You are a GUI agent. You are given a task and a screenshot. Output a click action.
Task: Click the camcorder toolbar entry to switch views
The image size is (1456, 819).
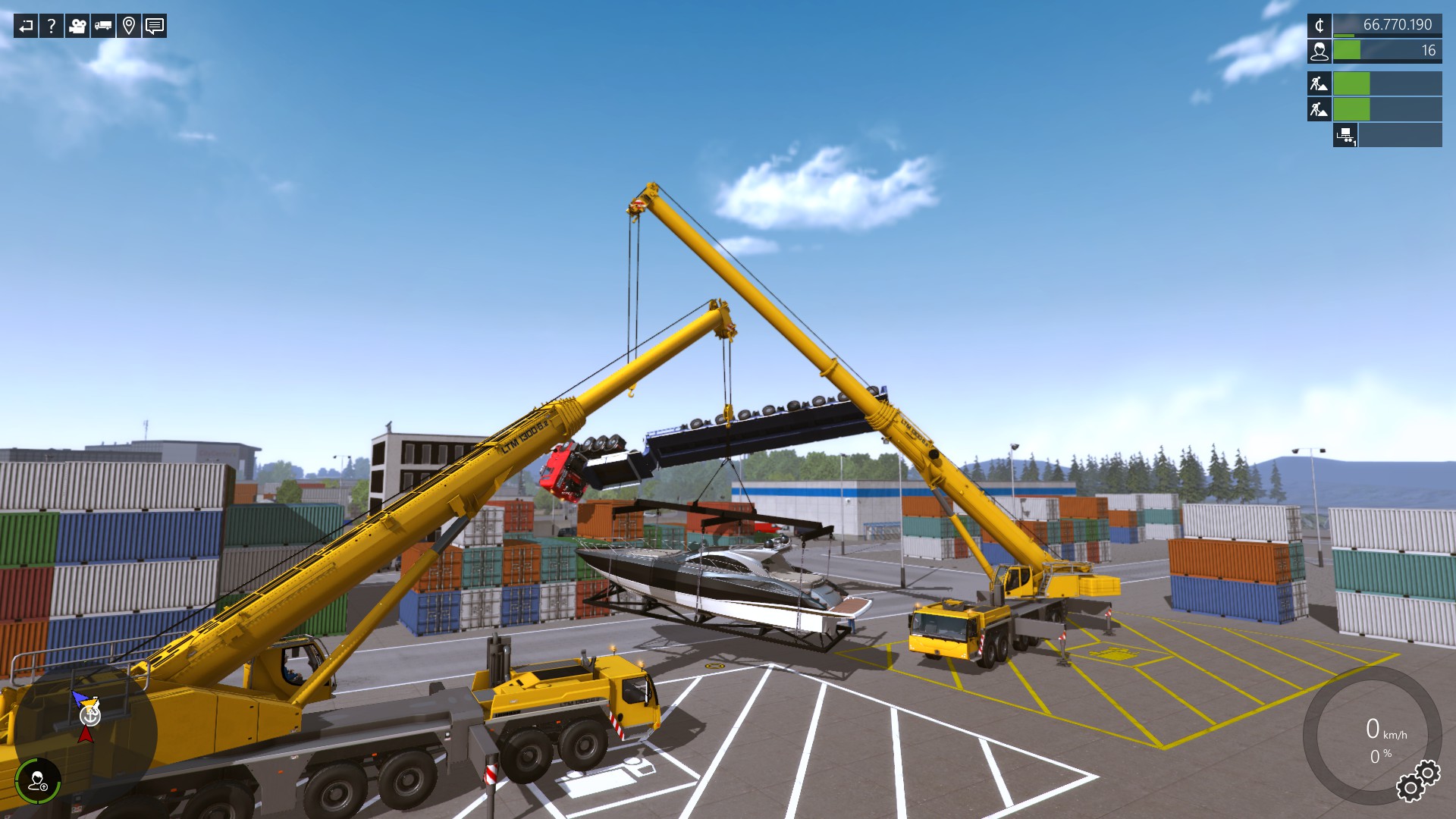[x=76, y=27]
